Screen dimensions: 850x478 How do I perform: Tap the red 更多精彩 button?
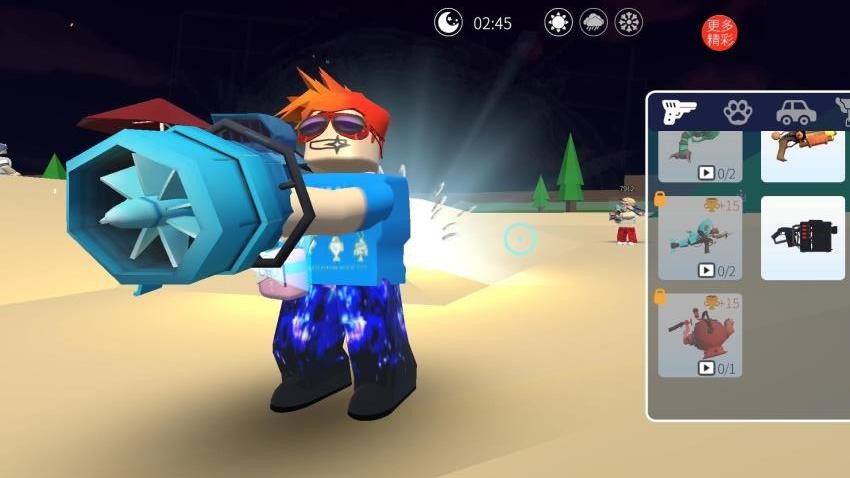pyautogui.click(x=719, y=32)
